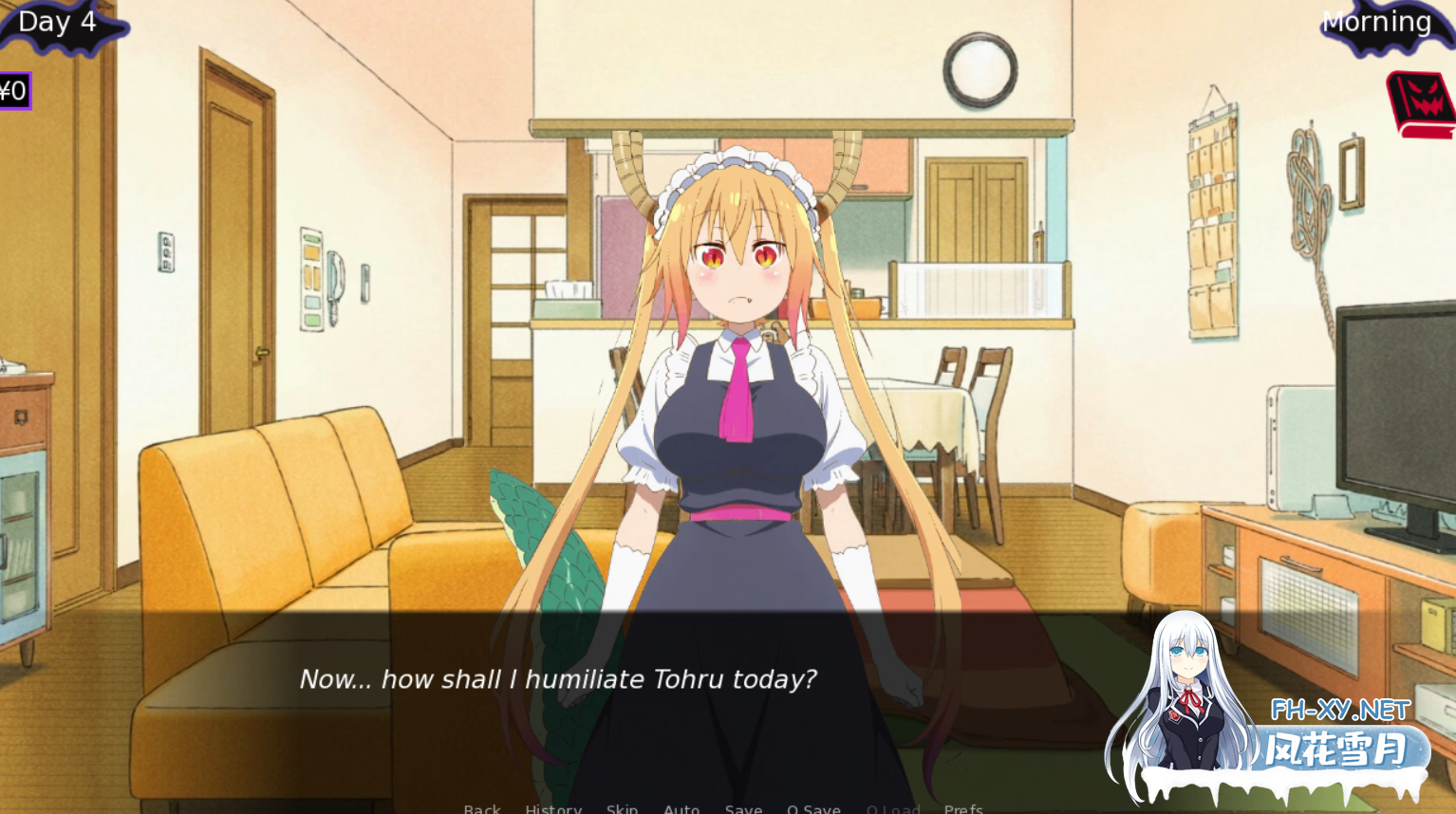
Task: Open the red demon book journal
Action: tap(1422, 104)
